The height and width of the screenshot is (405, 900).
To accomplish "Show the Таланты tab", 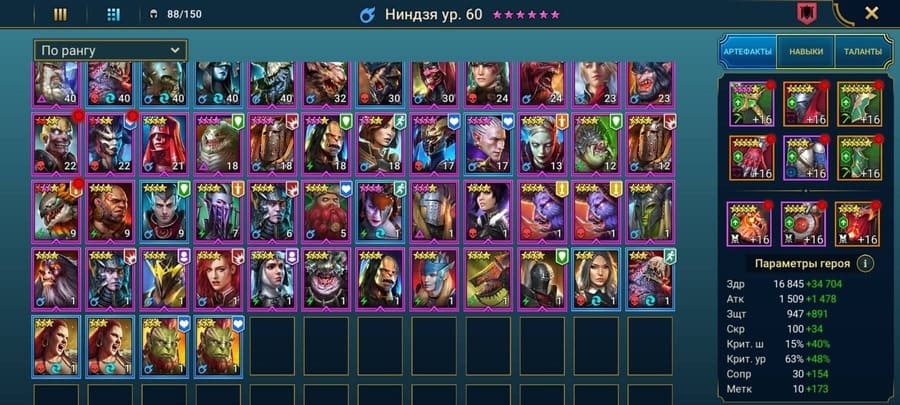I will pos(862,50).
